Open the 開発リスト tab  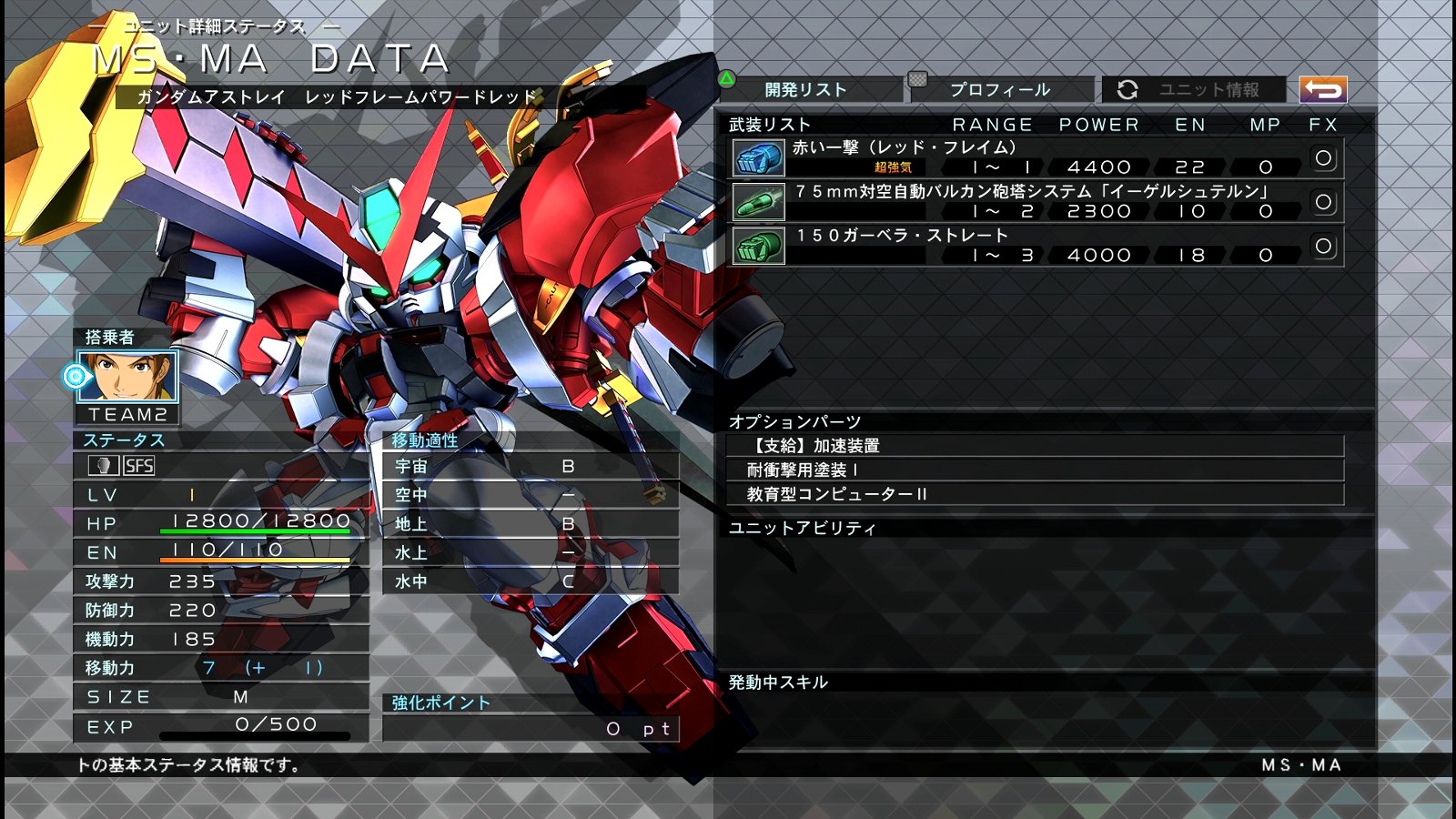coord(806,90)
